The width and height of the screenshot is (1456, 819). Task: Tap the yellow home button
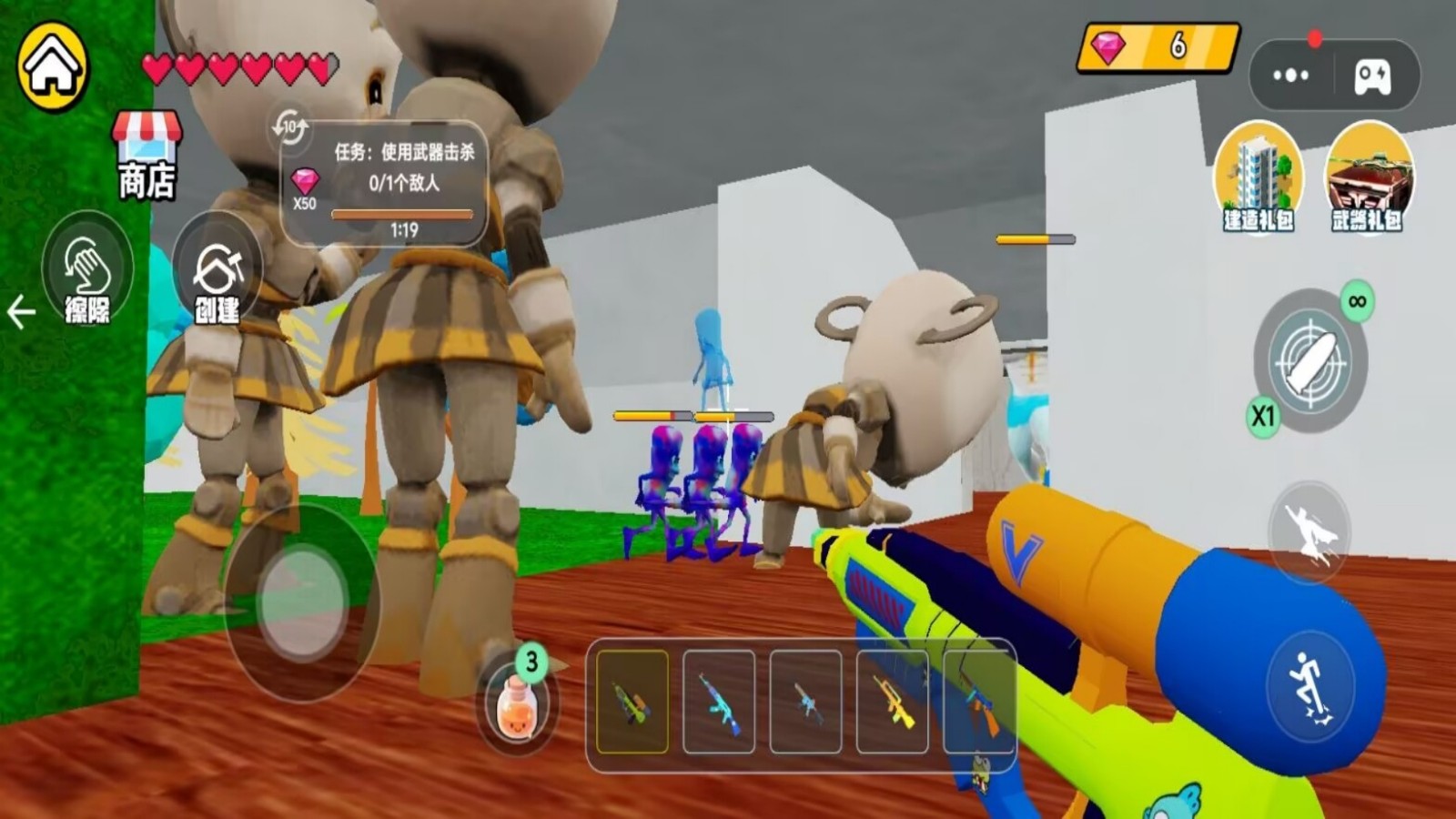pos(53,66)
